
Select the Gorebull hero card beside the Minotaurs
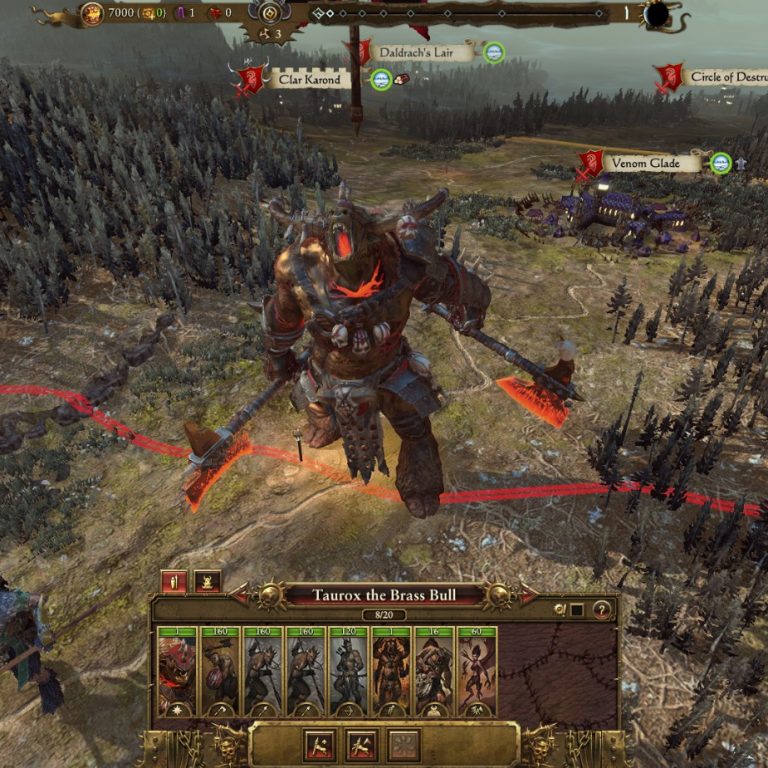(391, 670)
